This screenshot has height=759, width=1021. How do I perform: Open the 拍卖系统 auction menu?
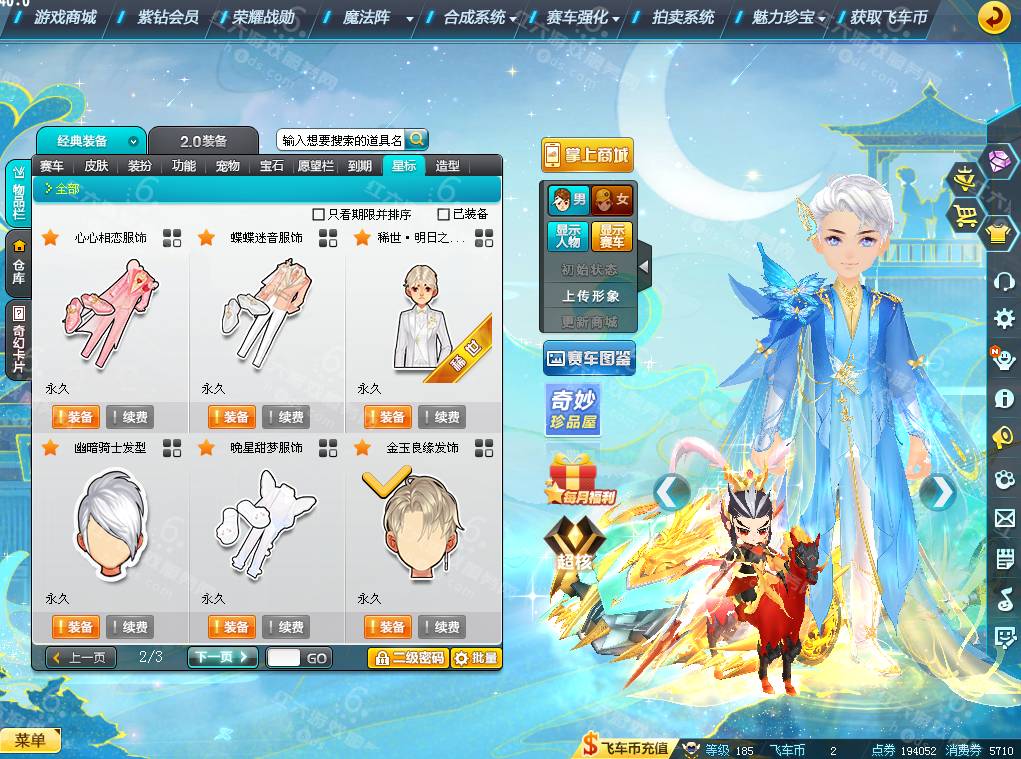tap(683, 17)
